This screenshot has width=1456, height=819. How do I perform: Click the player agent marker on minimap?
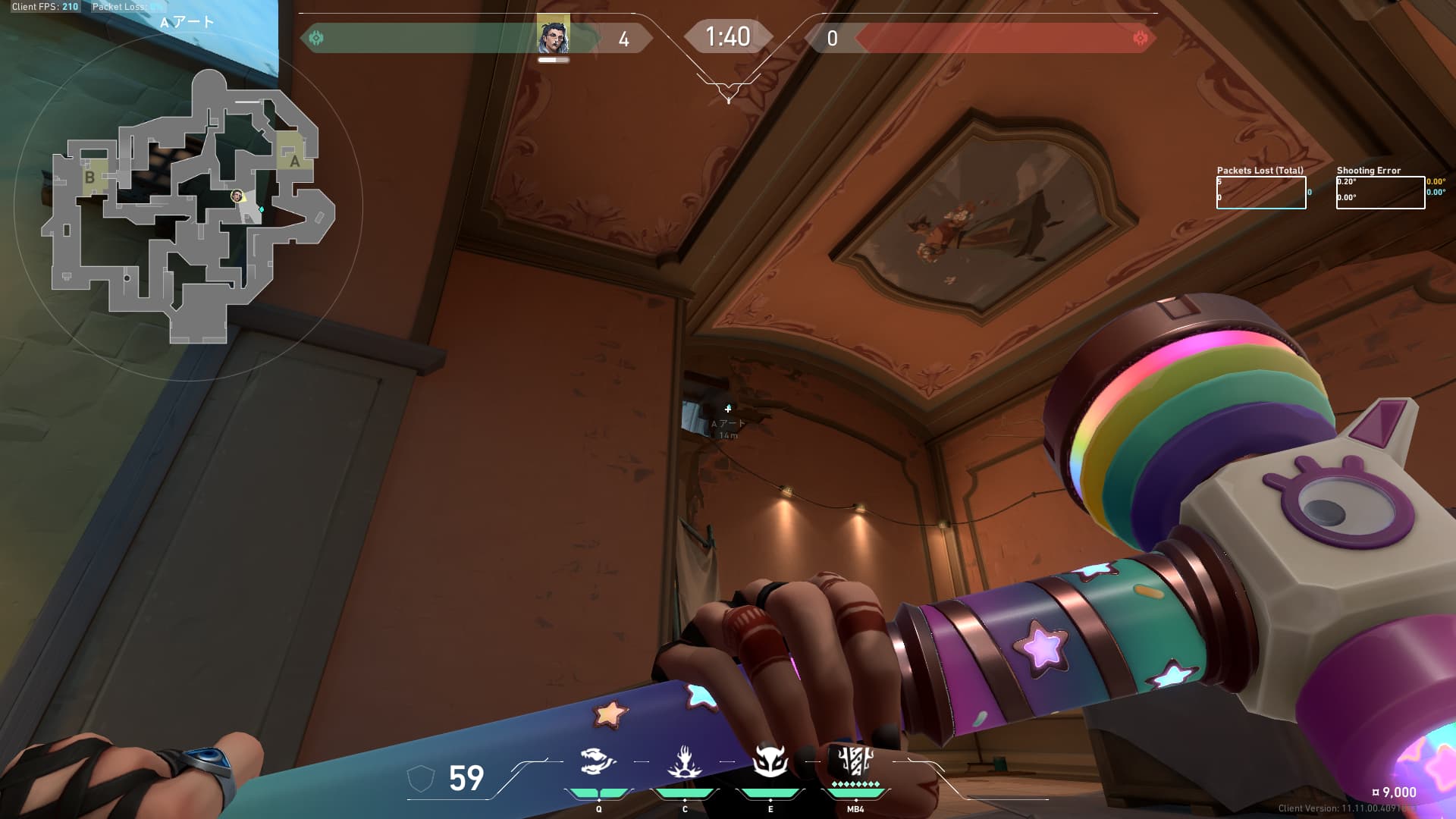point(237,196)
